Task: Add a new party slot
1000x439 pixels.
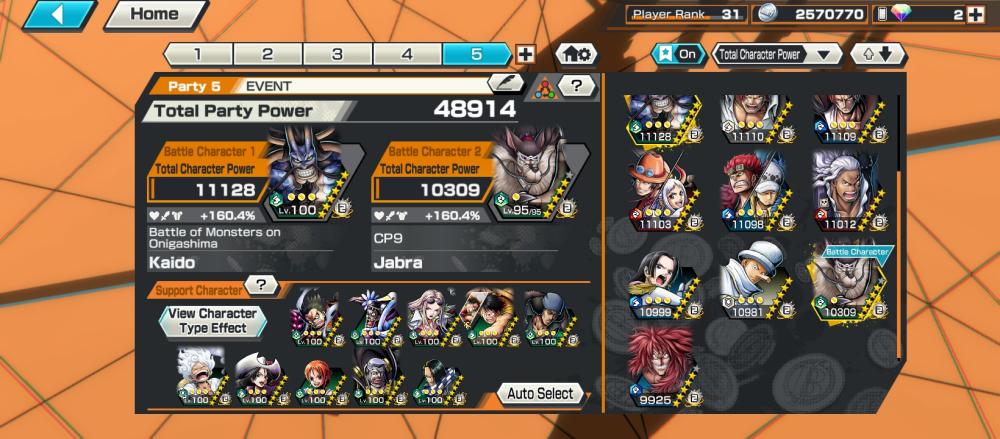Action: 525,55
